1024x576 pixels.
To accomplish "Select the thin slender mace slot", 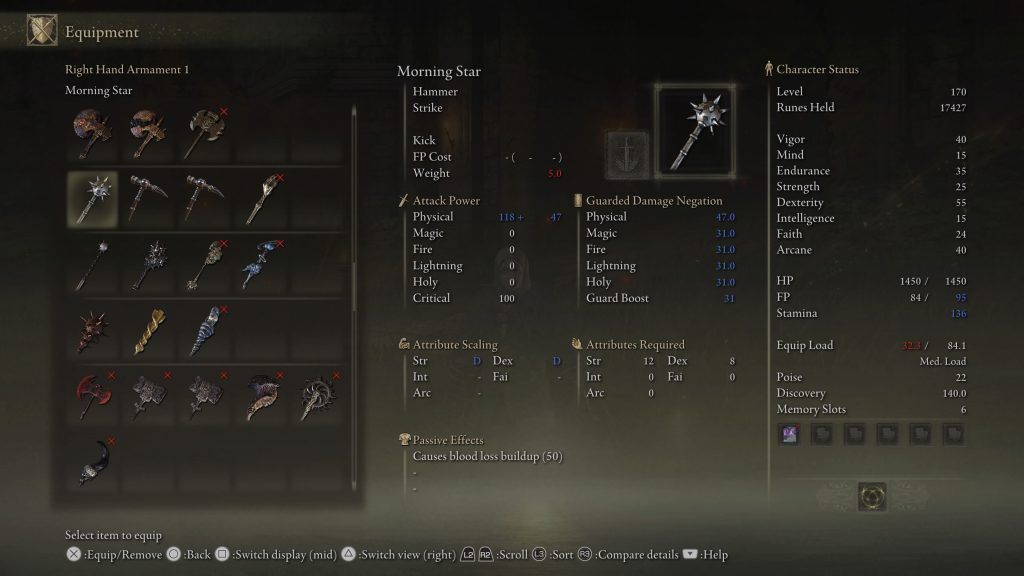I will [x=92, y=263].
